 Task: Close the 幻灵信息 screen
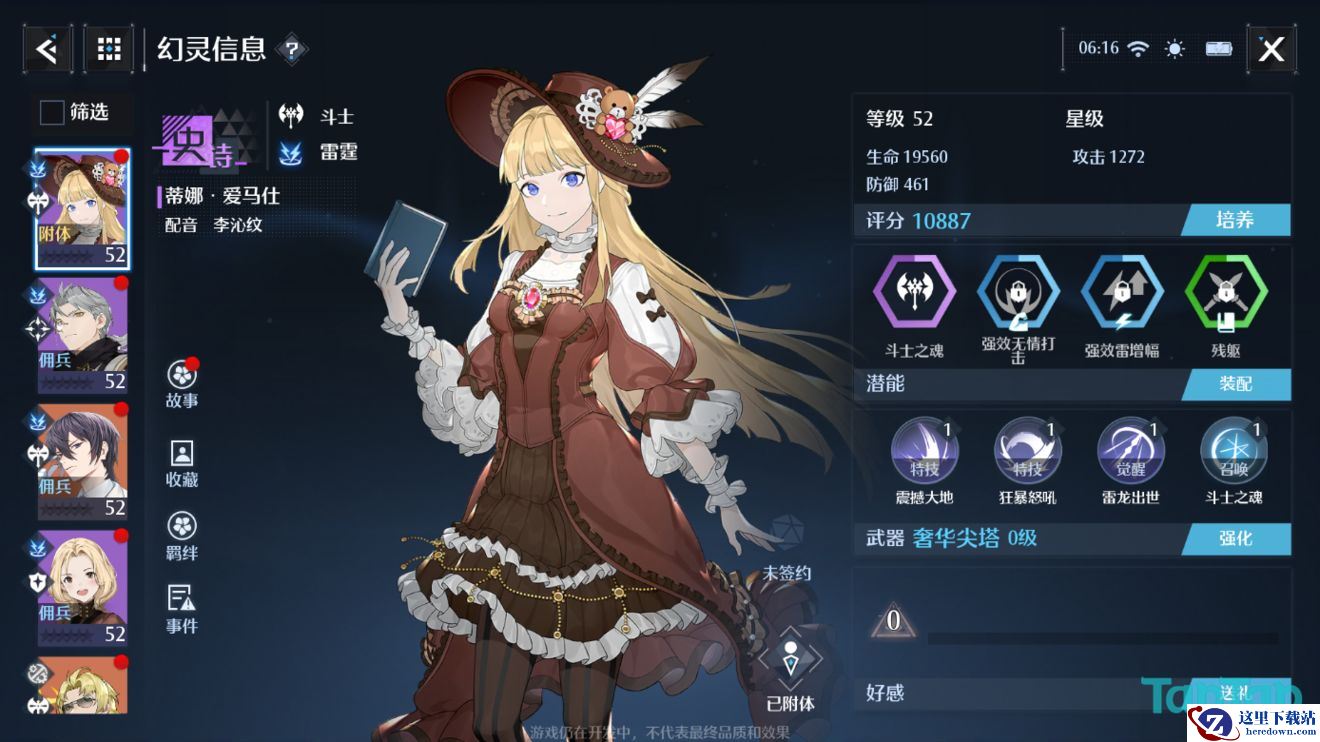click(1271, 49)
